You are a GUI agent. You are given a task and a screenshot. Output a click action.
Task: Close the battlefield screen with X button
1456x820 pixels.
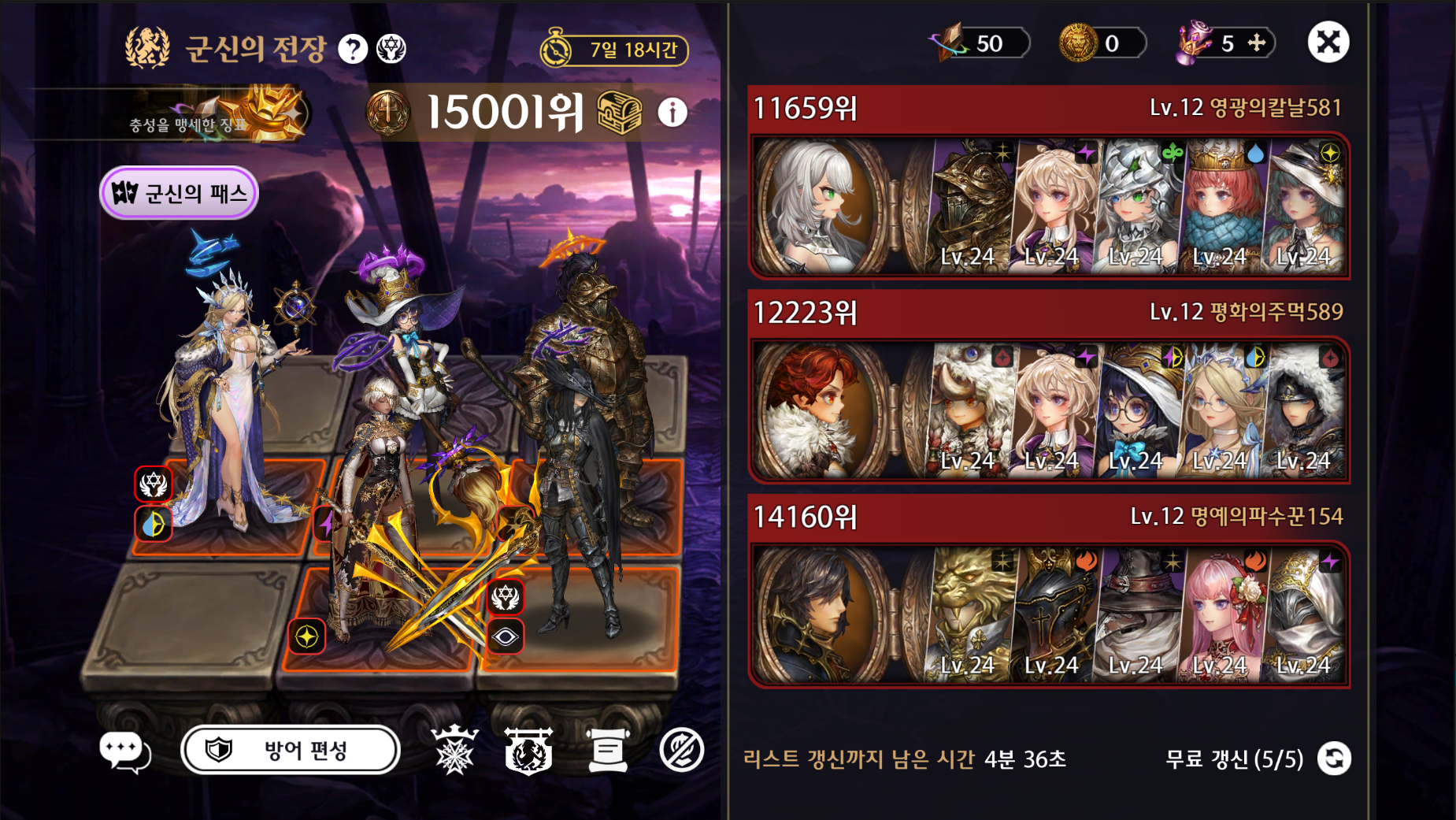point(1328,43)
